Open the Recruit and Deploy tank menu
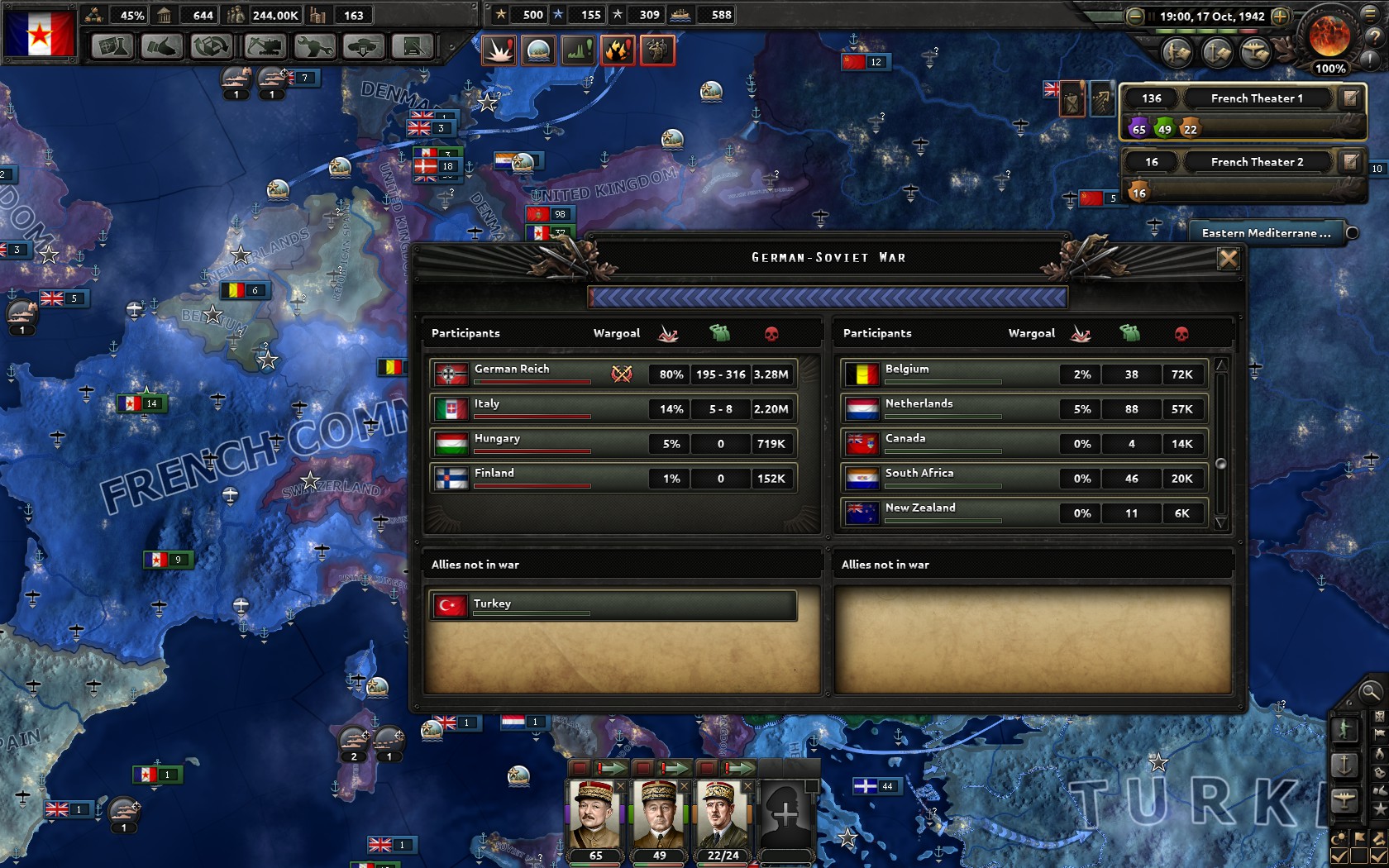Viewport: 1389px width, 868px height. click(363, 47)
